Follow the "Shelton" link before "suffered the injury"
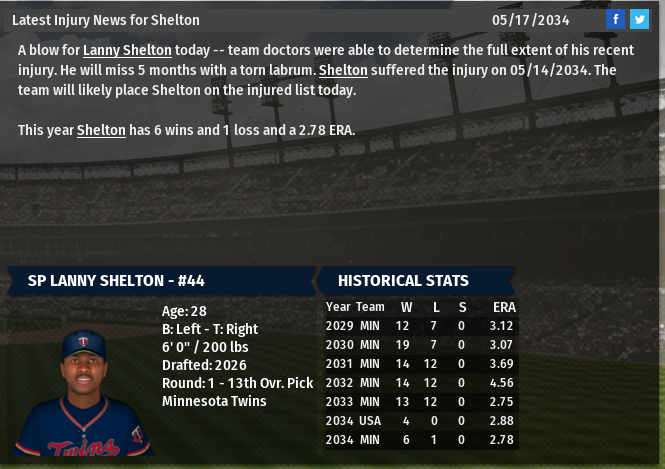Image resolution: width=665 pixels, height=469 pixels. pos(344,70)
